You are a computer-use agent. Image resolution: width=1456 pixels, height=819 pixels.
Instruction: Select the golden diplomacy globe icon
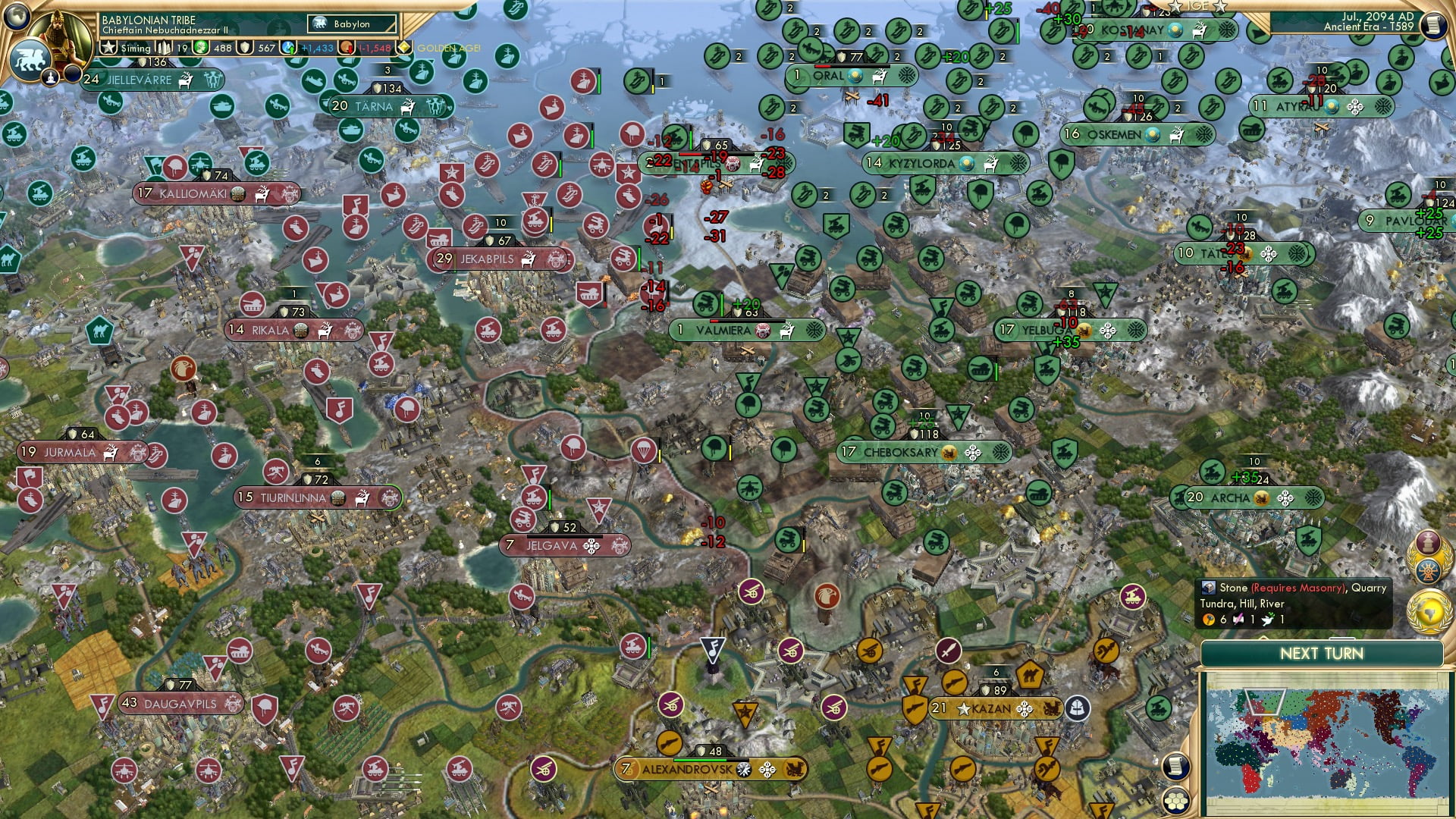pos(1428,611)
